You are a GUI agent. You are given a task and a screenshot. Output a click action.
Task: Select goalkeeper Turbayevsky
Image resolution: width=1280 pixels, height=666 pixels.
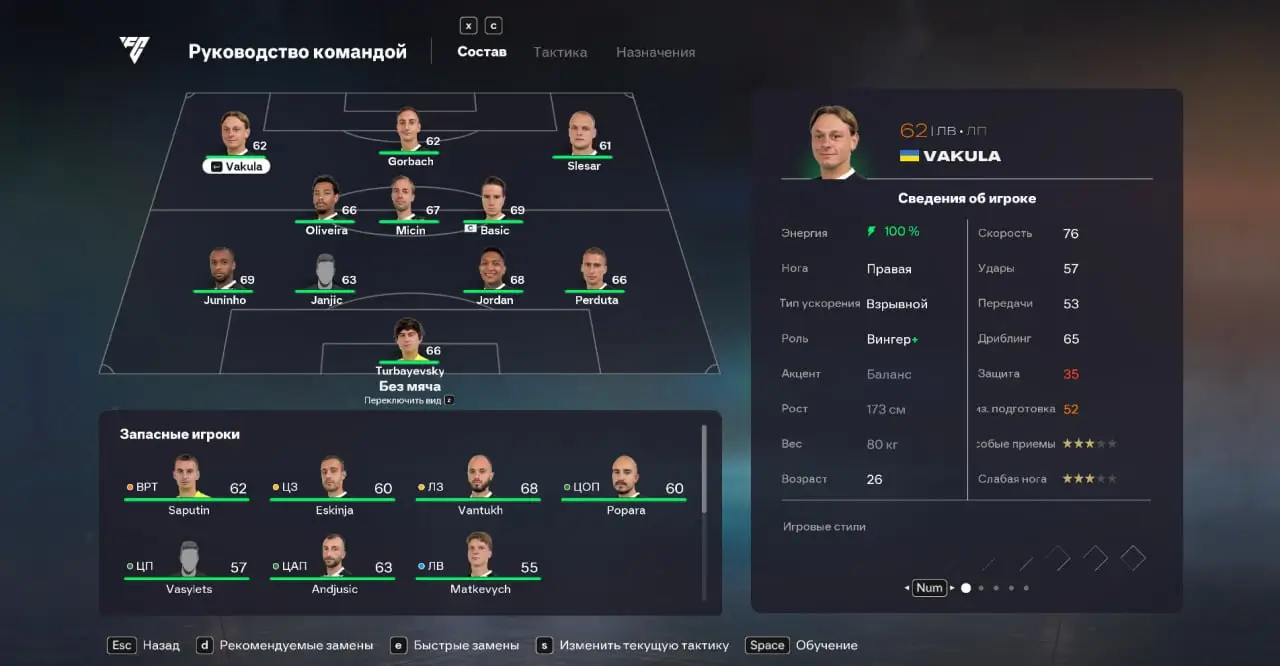click(x=410, y=344)
